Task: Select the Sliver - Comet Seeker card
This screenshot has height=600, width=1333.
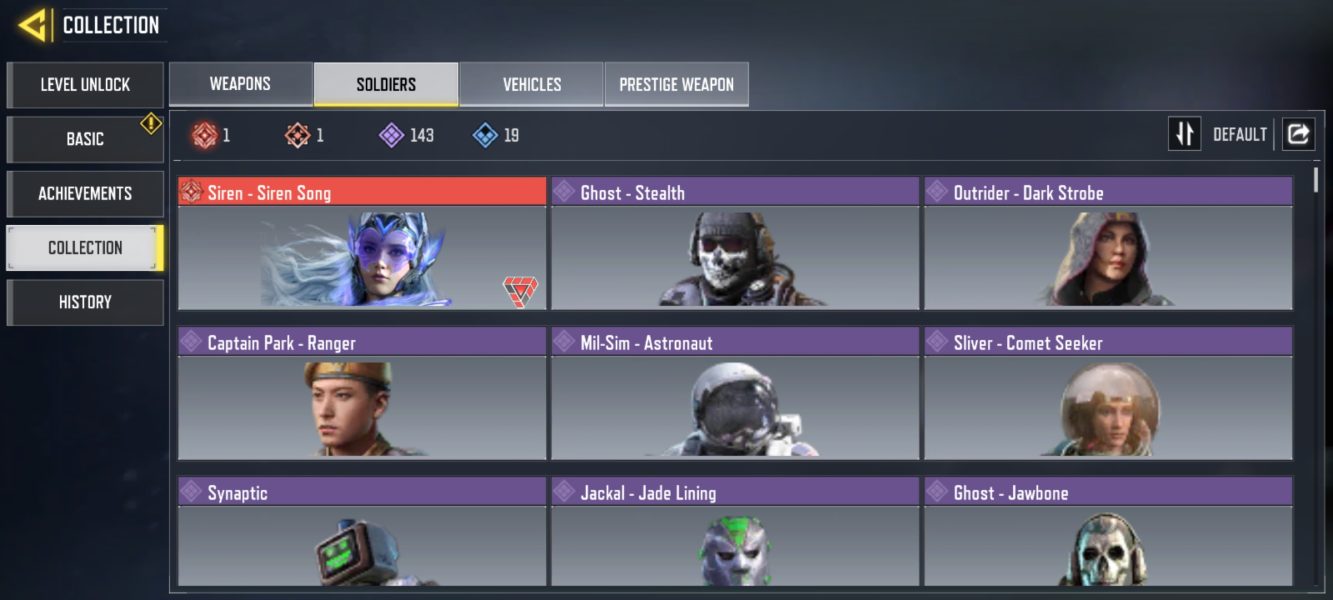Action: point(1108,394)
